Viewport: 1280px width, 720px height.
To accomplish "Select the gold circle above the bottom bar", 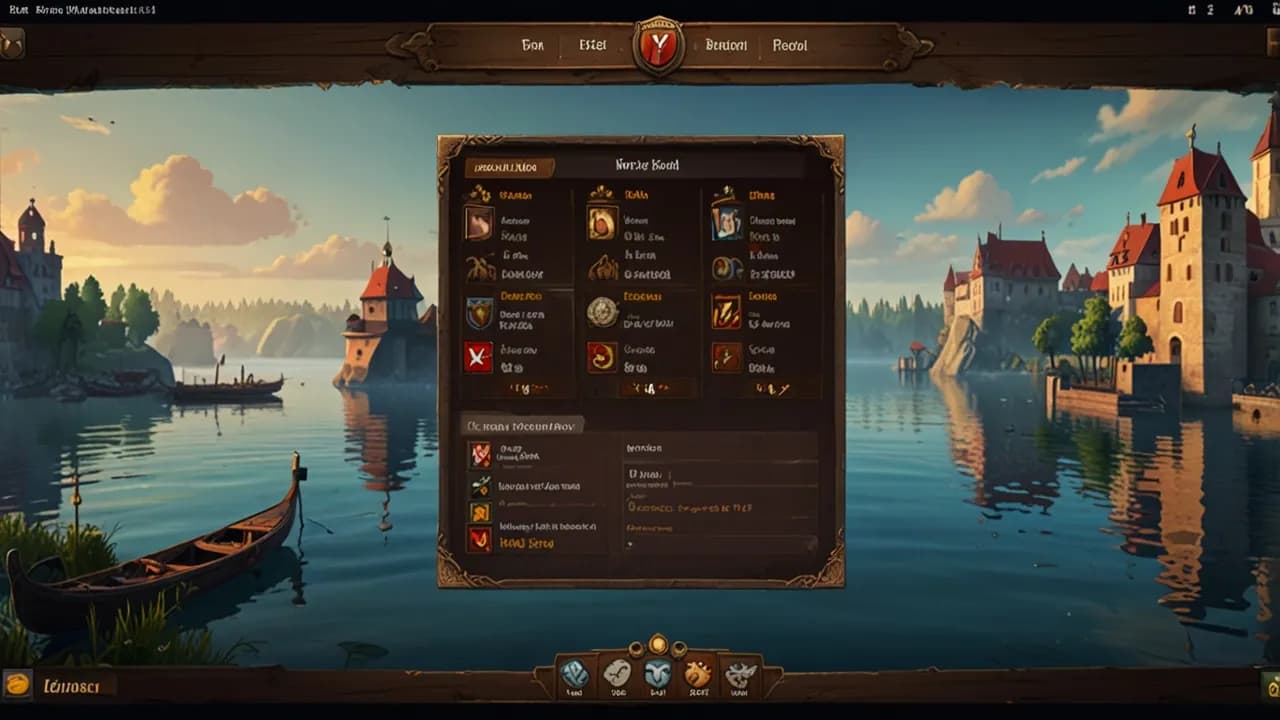I will point(657,644).
